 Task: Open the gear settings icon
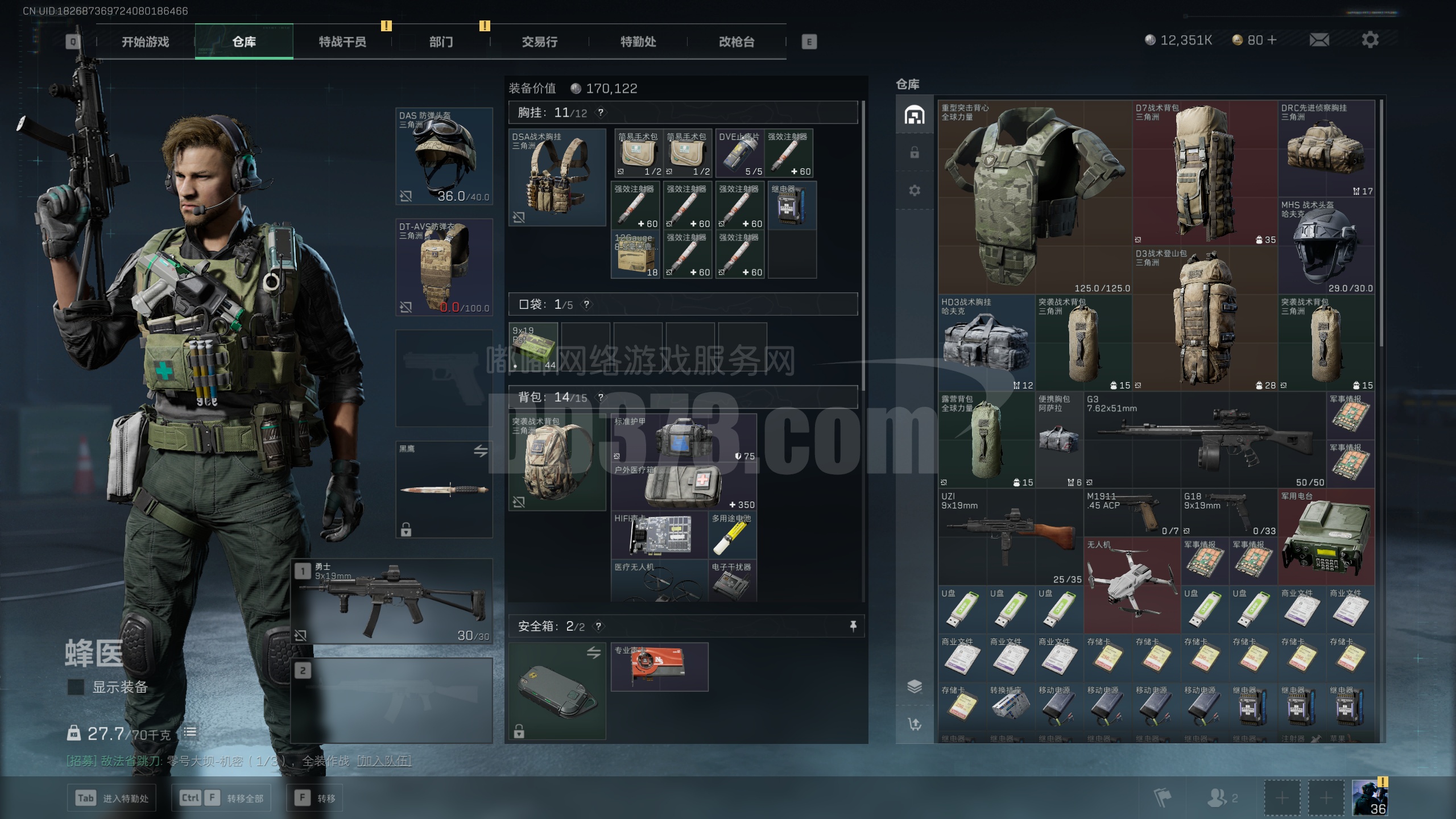coord(1370,40)
